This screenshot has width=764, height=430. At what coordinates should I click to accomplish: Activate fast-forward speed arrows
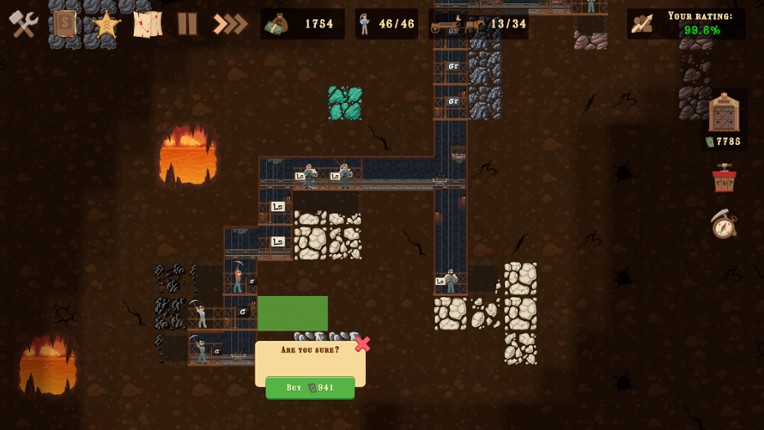click(x=229, y=24)
